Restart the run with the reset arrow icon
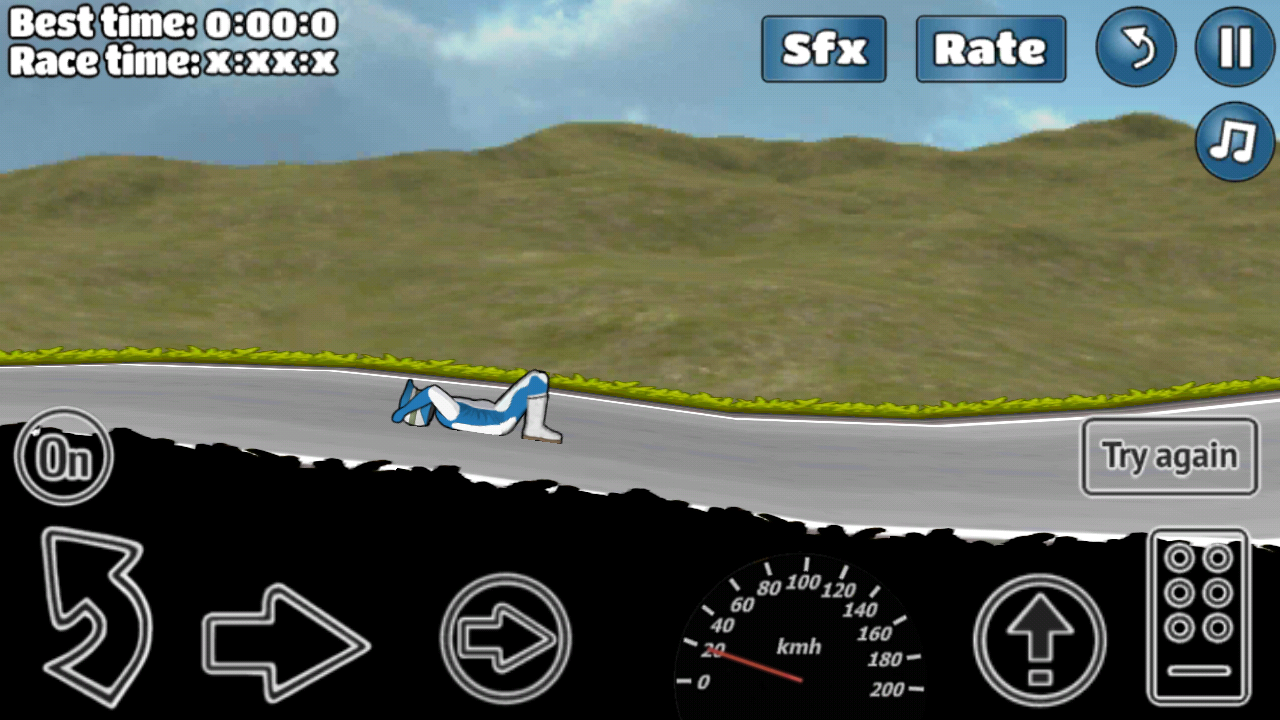Screen dimensions: 1280x720 (1136, 48)
